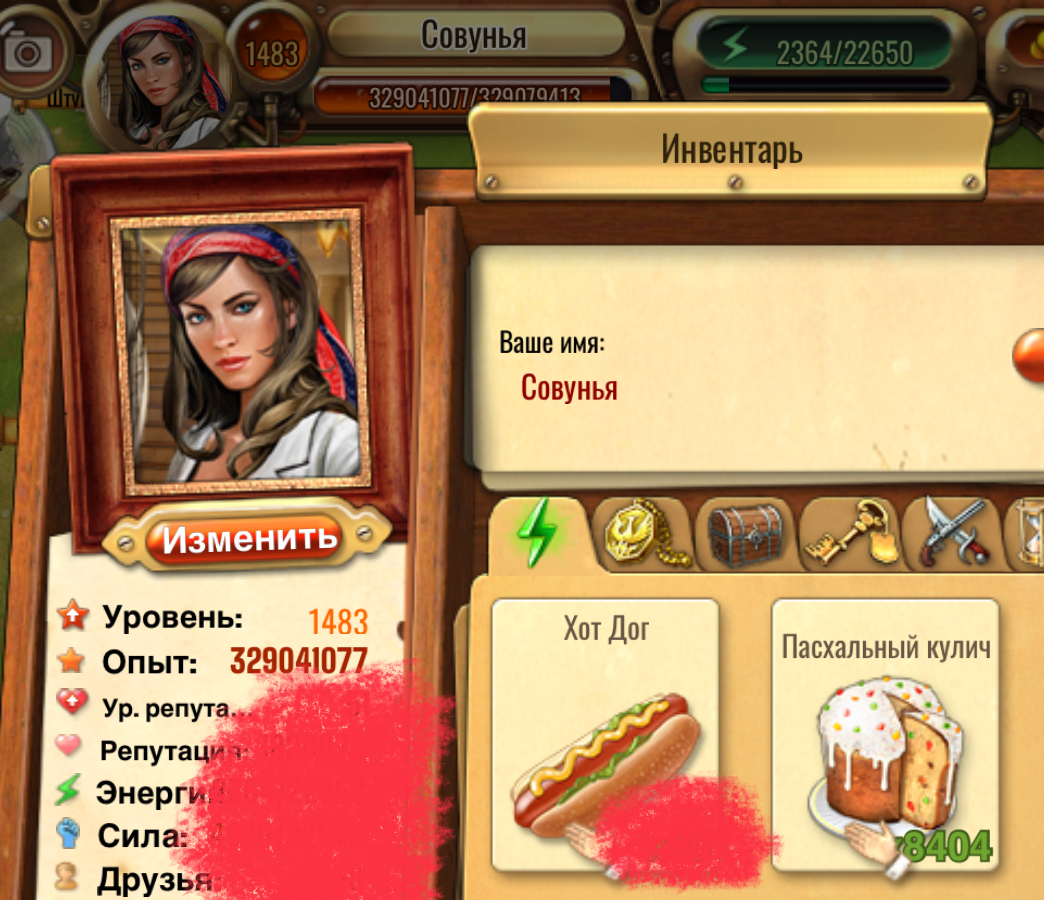Open the gold medallion tab
Screen dimensions: 1044x900
tap(645, 534)
